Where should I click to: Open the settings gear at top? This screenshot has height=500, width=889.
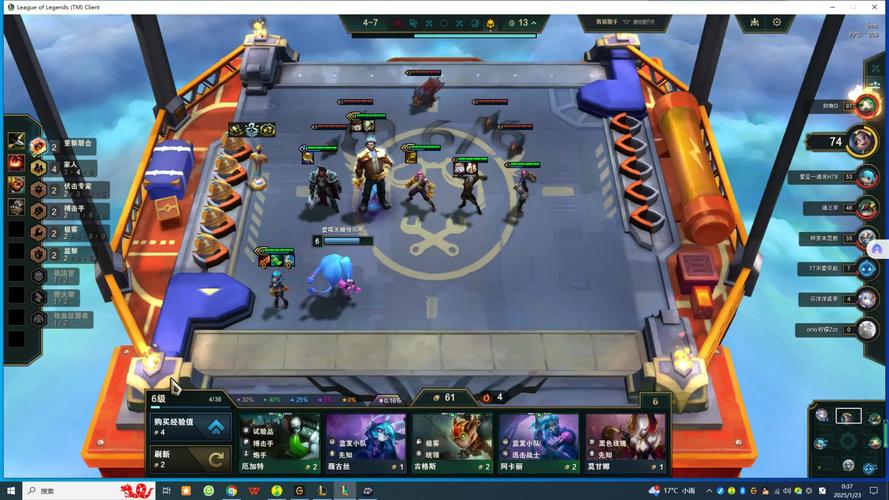point(775,22)
